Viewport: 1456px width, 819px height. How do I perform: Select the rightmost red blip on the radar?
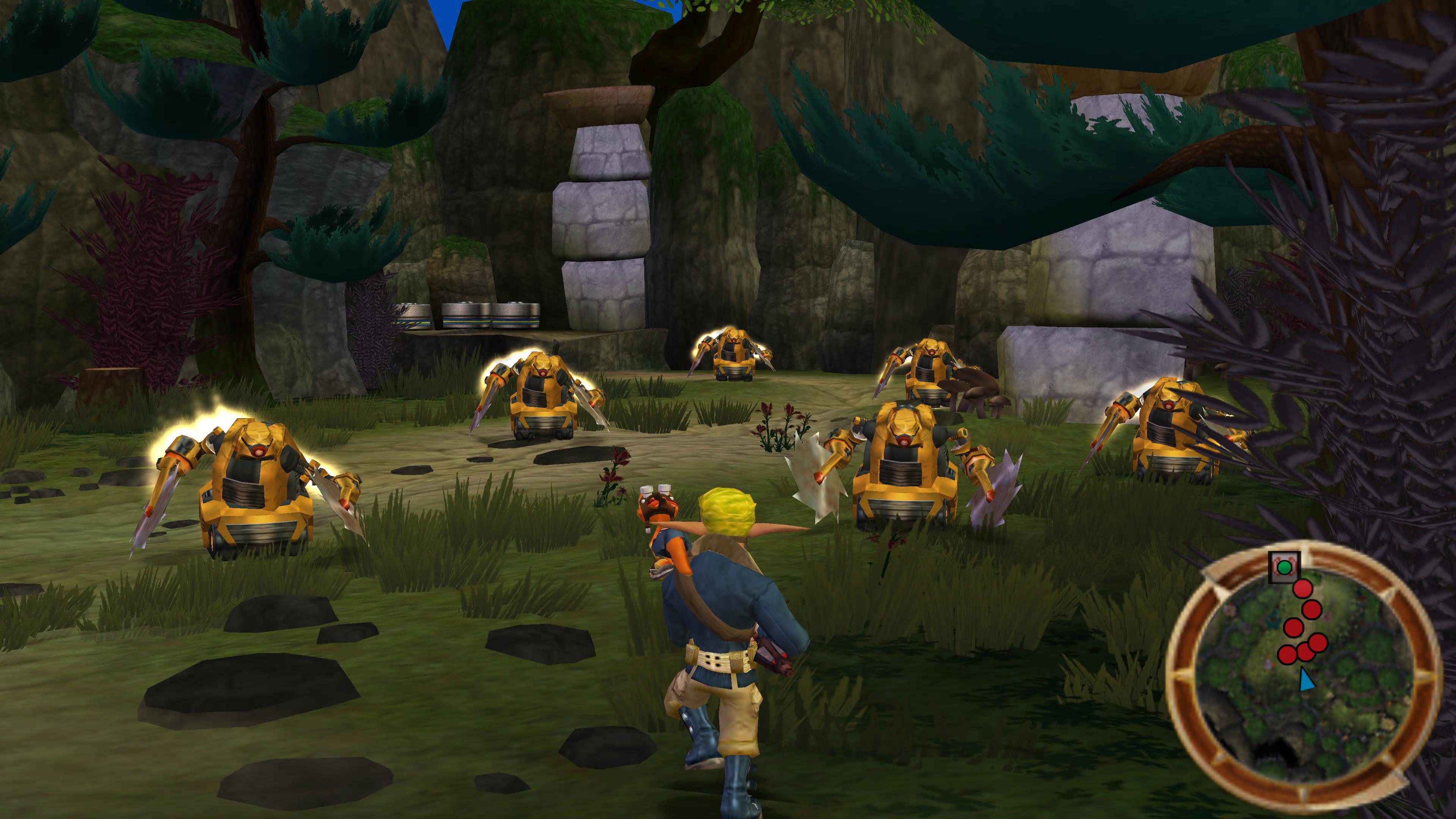click(x=1318, y=643)
